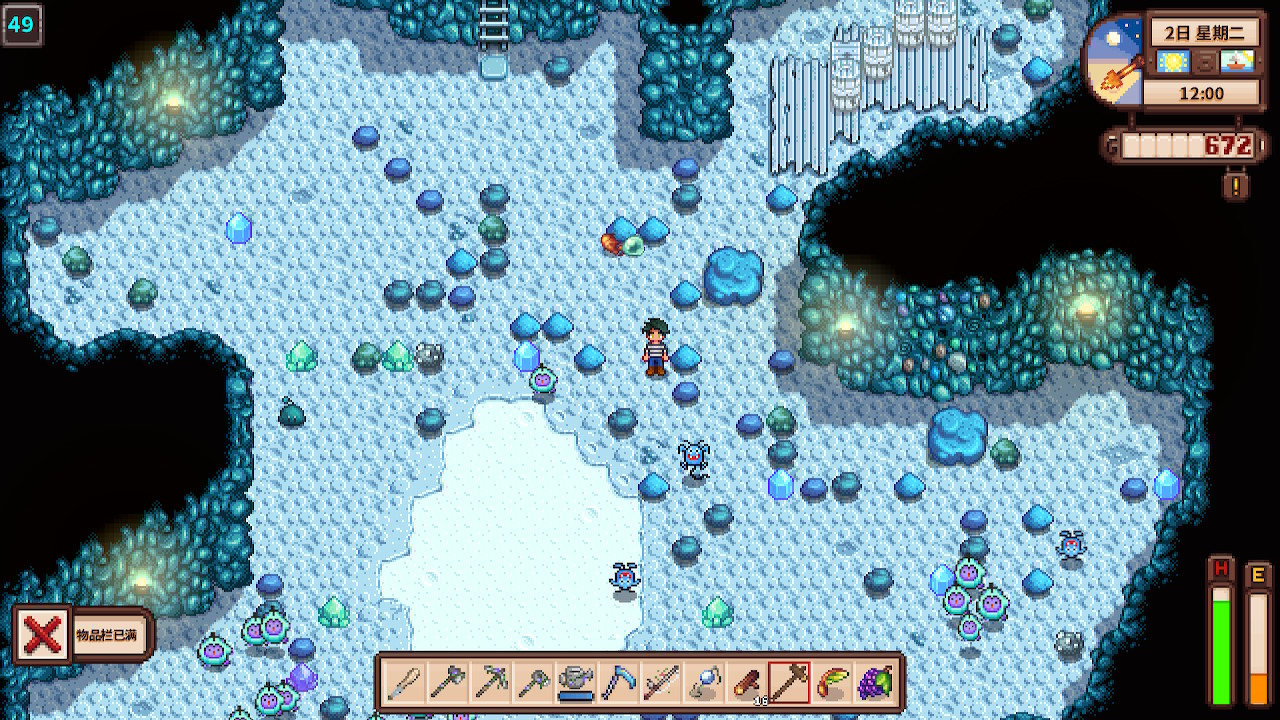Equip the axe from the toolbar
The image size is (1280, 720).
pos(447,682)
